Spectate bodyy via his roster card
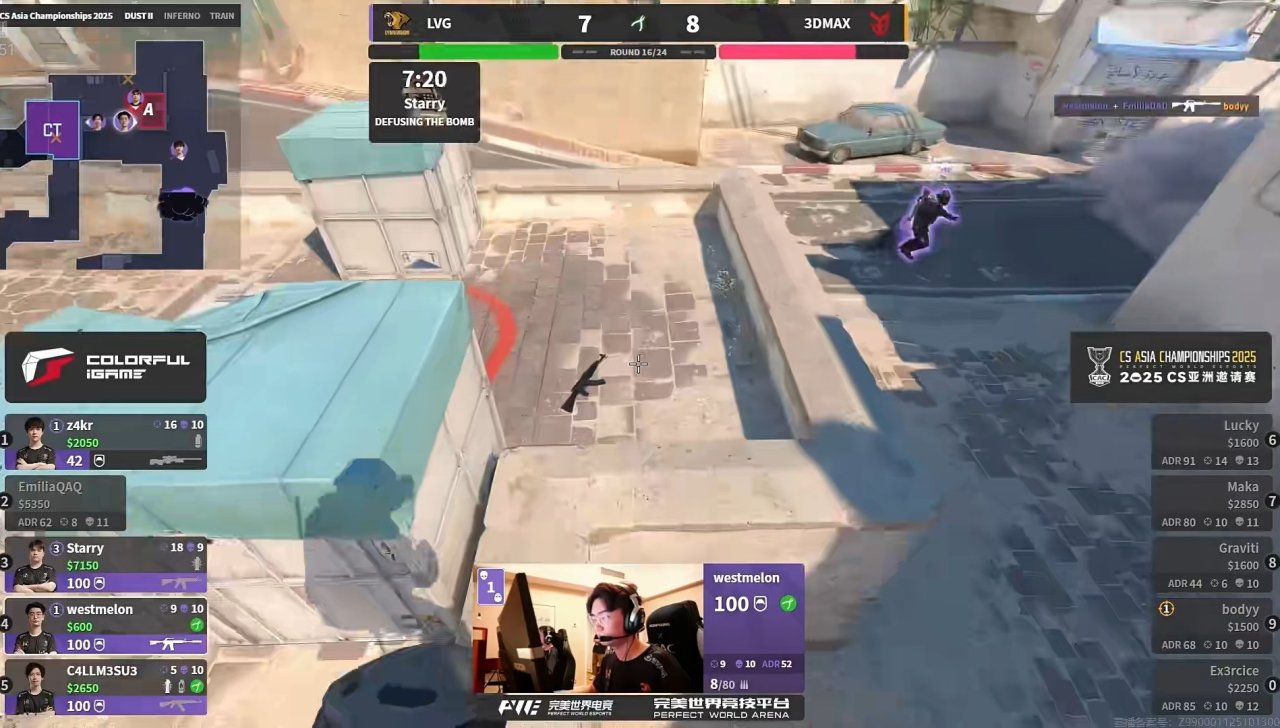Image resolution: width=1280 pixels, height=728 pixels. [x=1211, y=626]
